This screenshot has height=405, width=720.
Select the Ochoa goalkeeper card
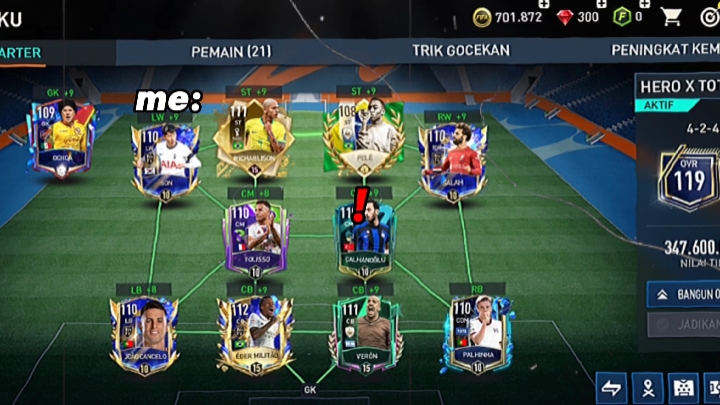(61, 138)
